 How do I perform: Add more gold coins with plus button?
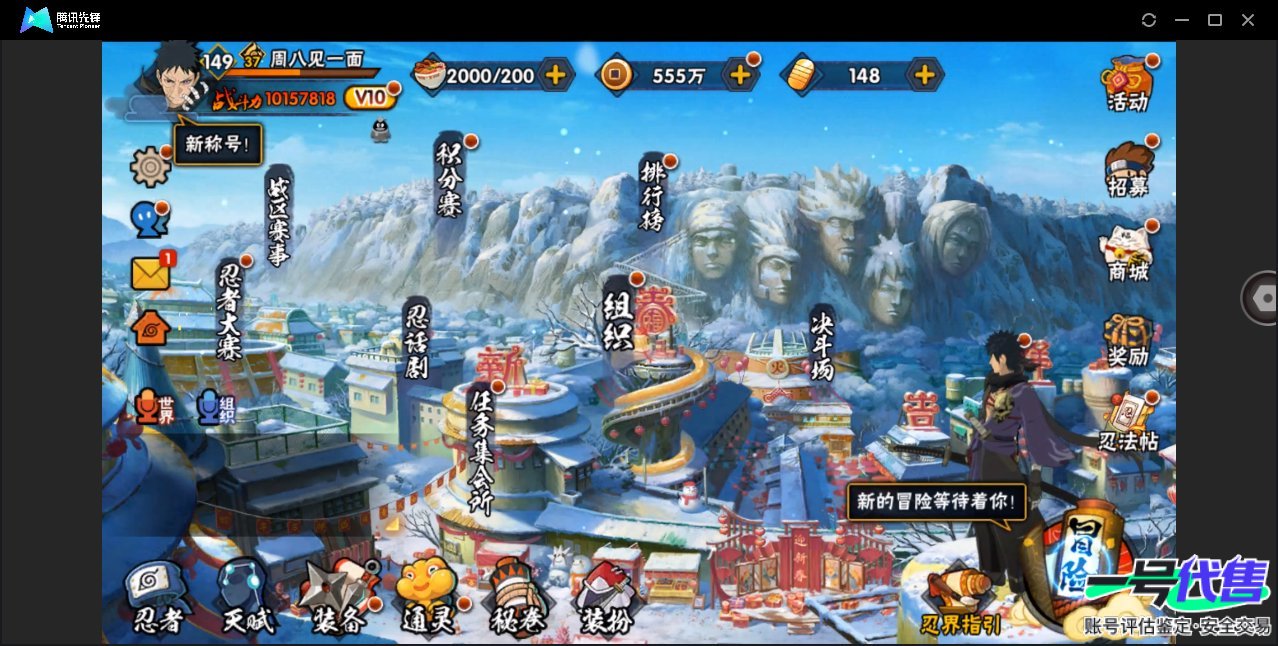(740, 74)
